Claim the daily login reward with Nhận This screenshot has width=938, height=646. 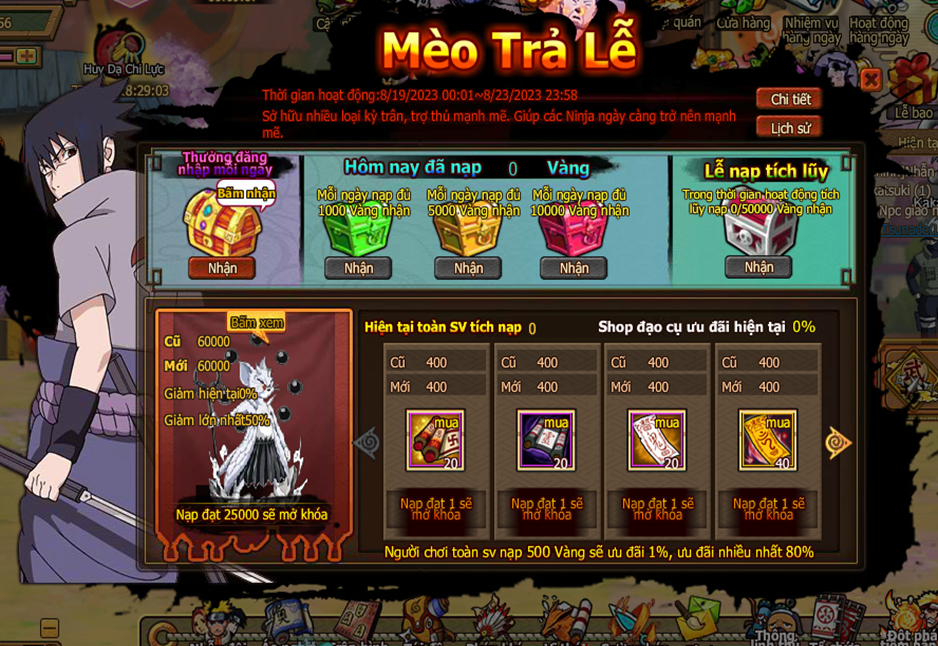[x=222, y=268]
